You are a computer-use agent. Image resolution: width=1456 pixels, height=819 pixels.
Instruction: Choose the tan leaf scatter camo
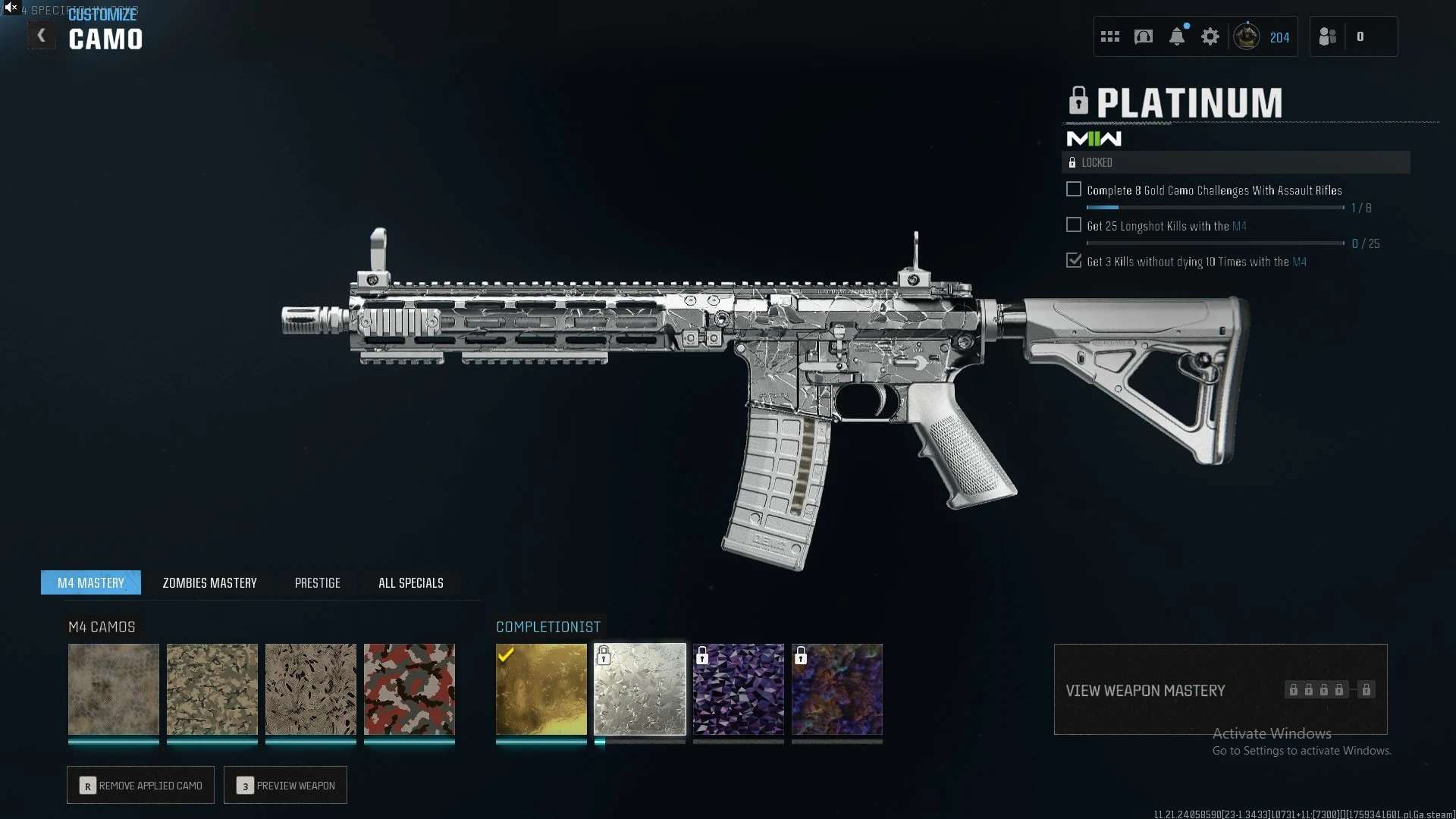tap(311, 689)
